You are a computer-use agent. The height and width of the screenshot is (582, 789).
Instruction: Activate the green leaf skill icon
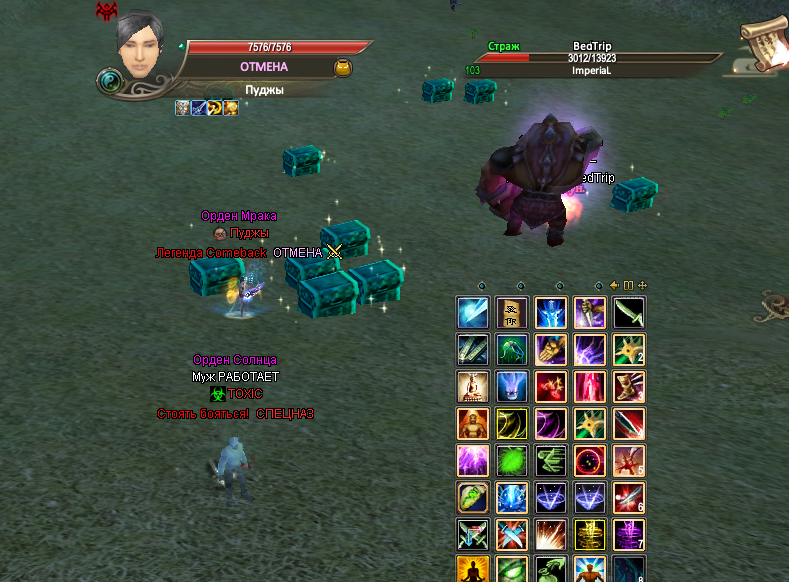[512, 461]
